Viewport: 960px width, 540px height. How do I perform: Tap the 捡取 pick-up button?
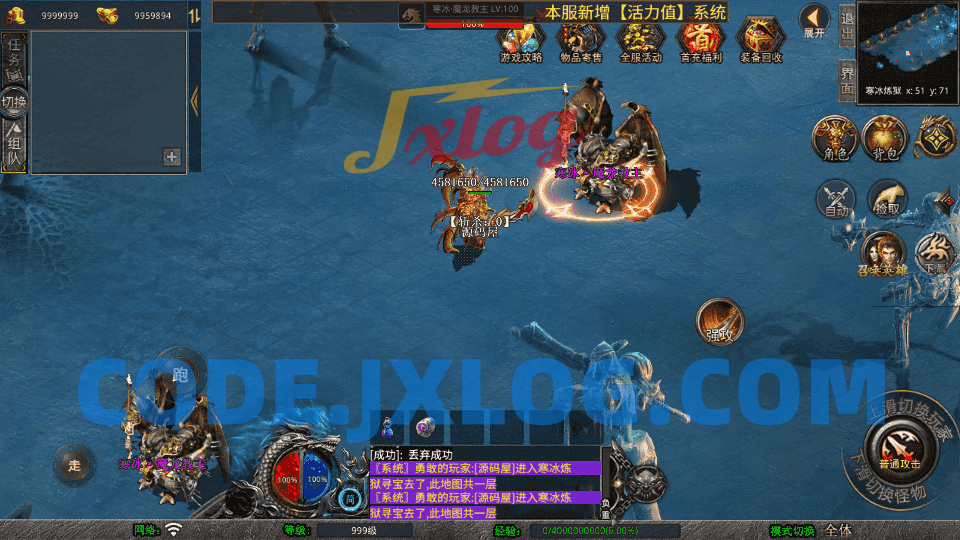coord(887,198)
